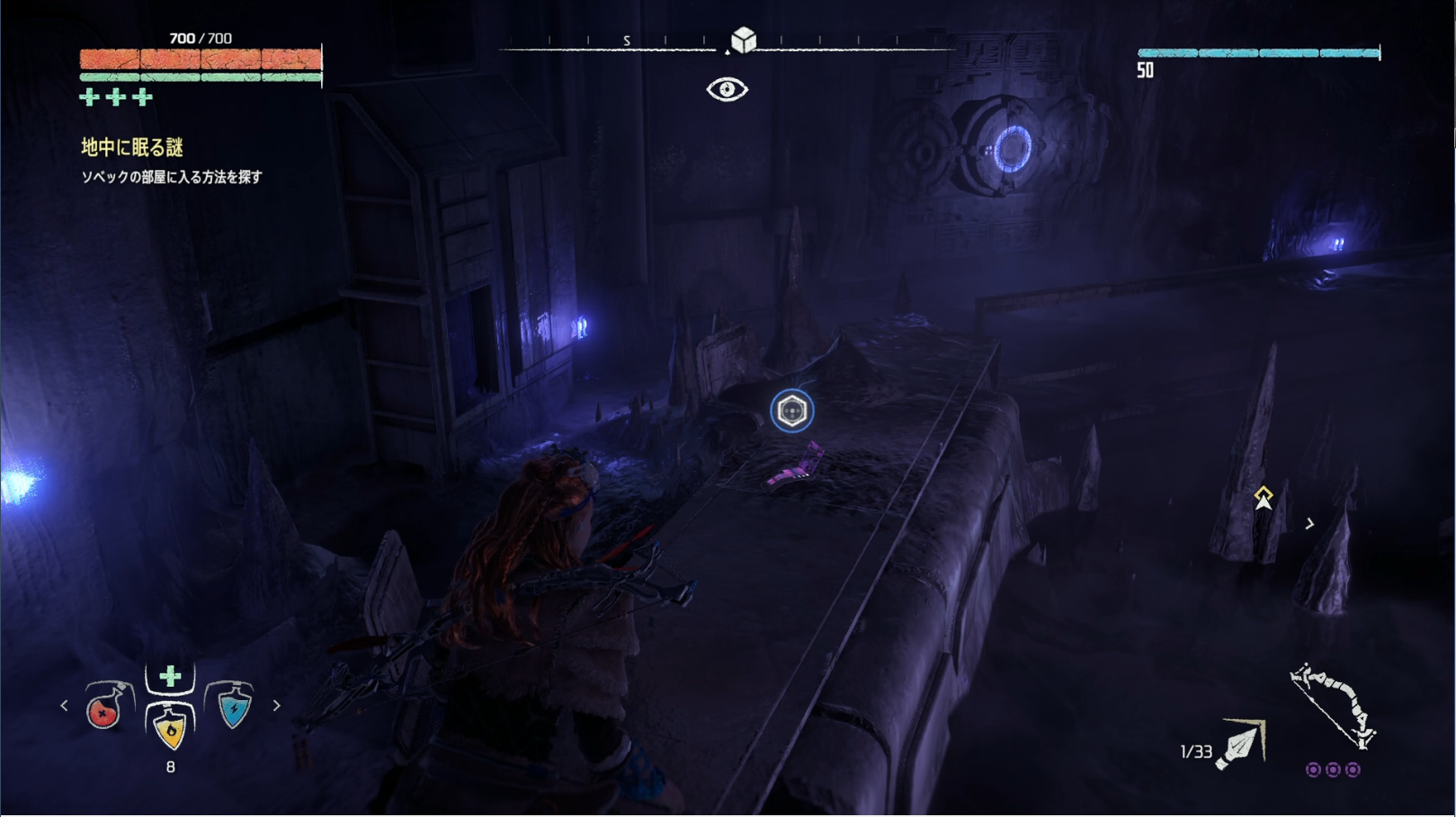
Task: Choose the yellow fire resist potion
Action: click(x=170, y=726)
